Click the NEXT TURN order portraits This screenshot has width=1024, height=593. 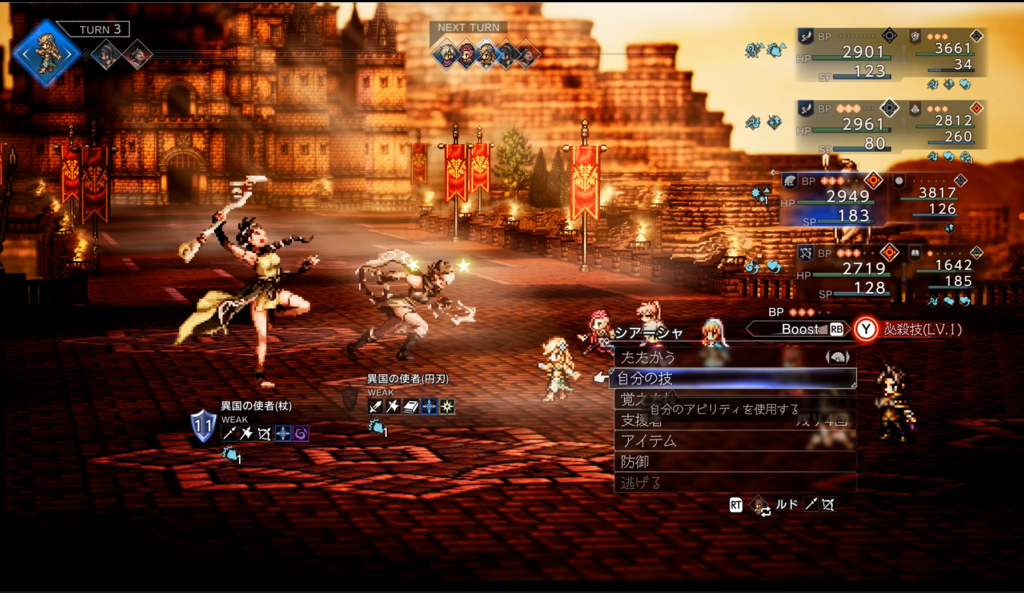(x=485, y=53)
